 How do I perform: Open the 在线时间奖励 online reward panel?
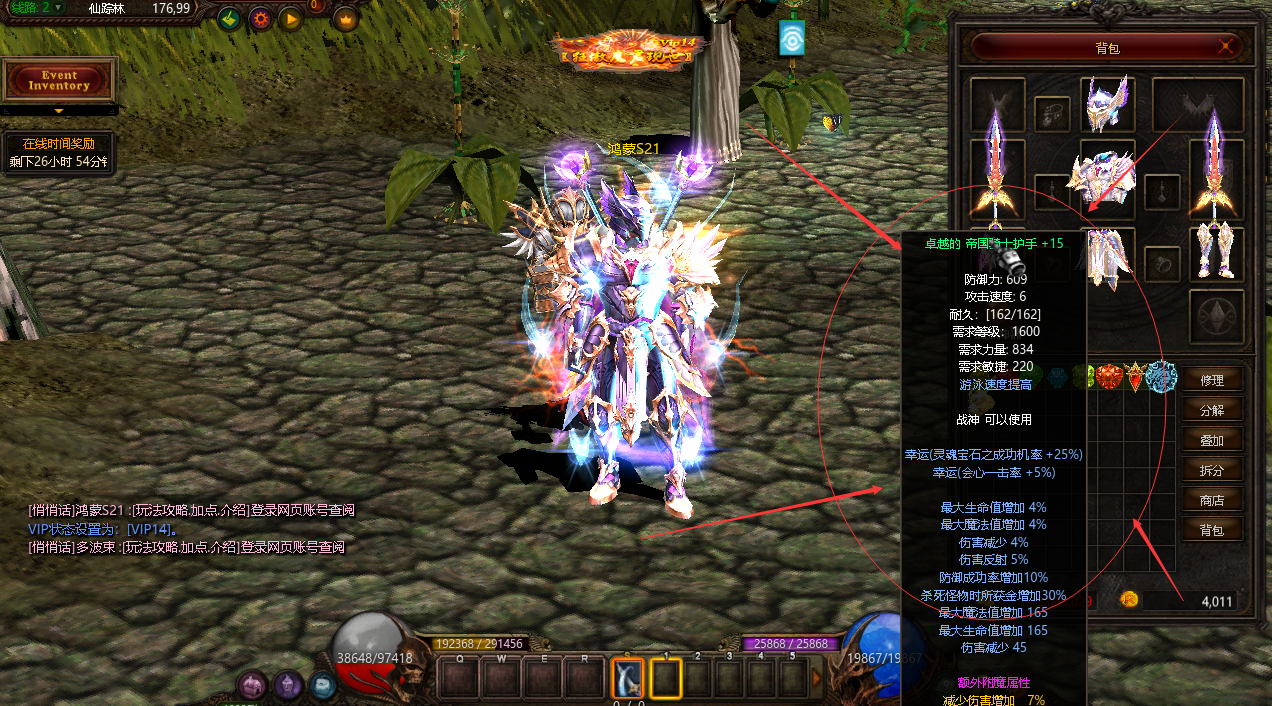[59, 153]
